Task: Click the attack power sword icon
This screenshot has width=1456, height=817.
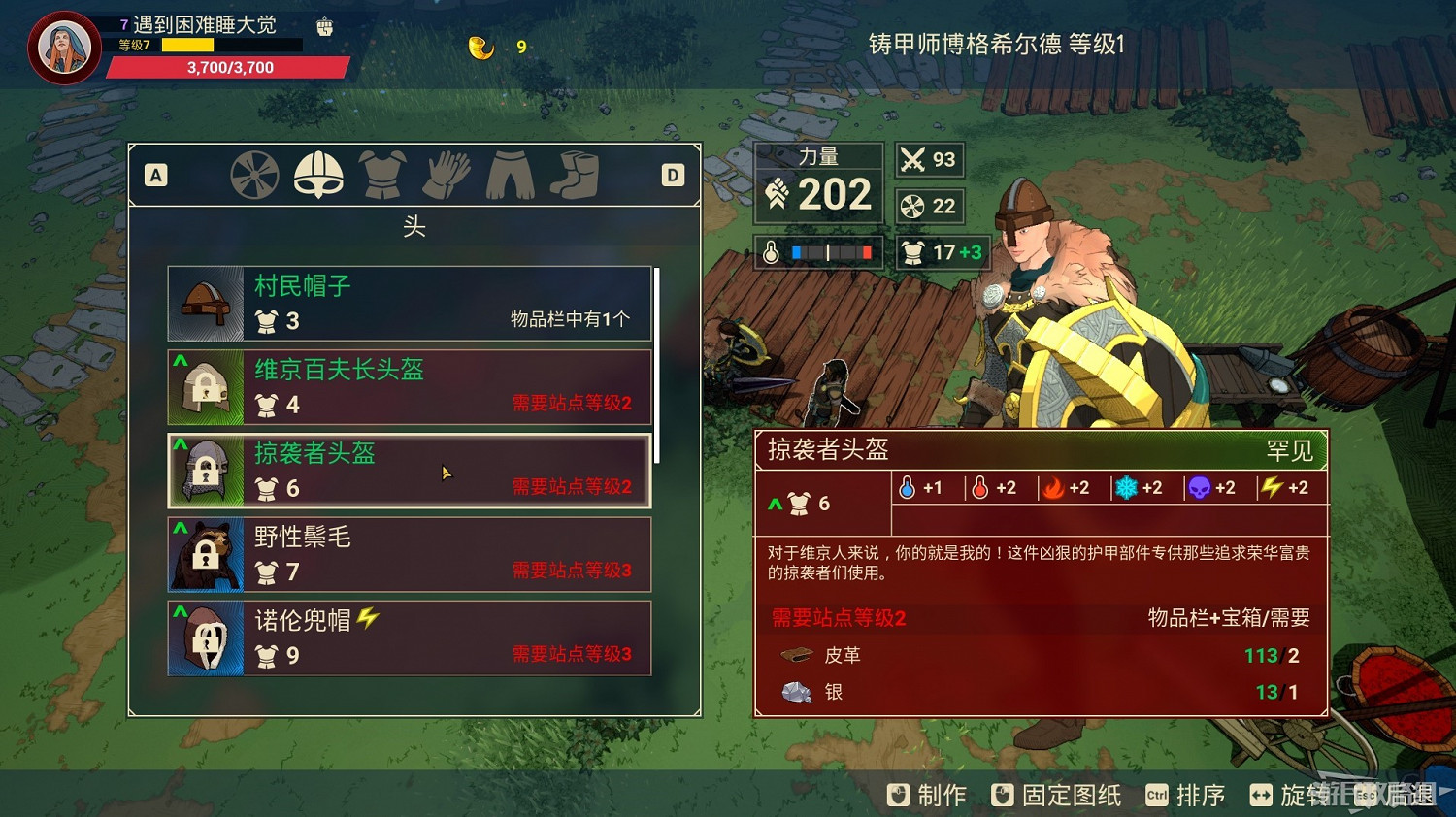Action: coord(913,159)
